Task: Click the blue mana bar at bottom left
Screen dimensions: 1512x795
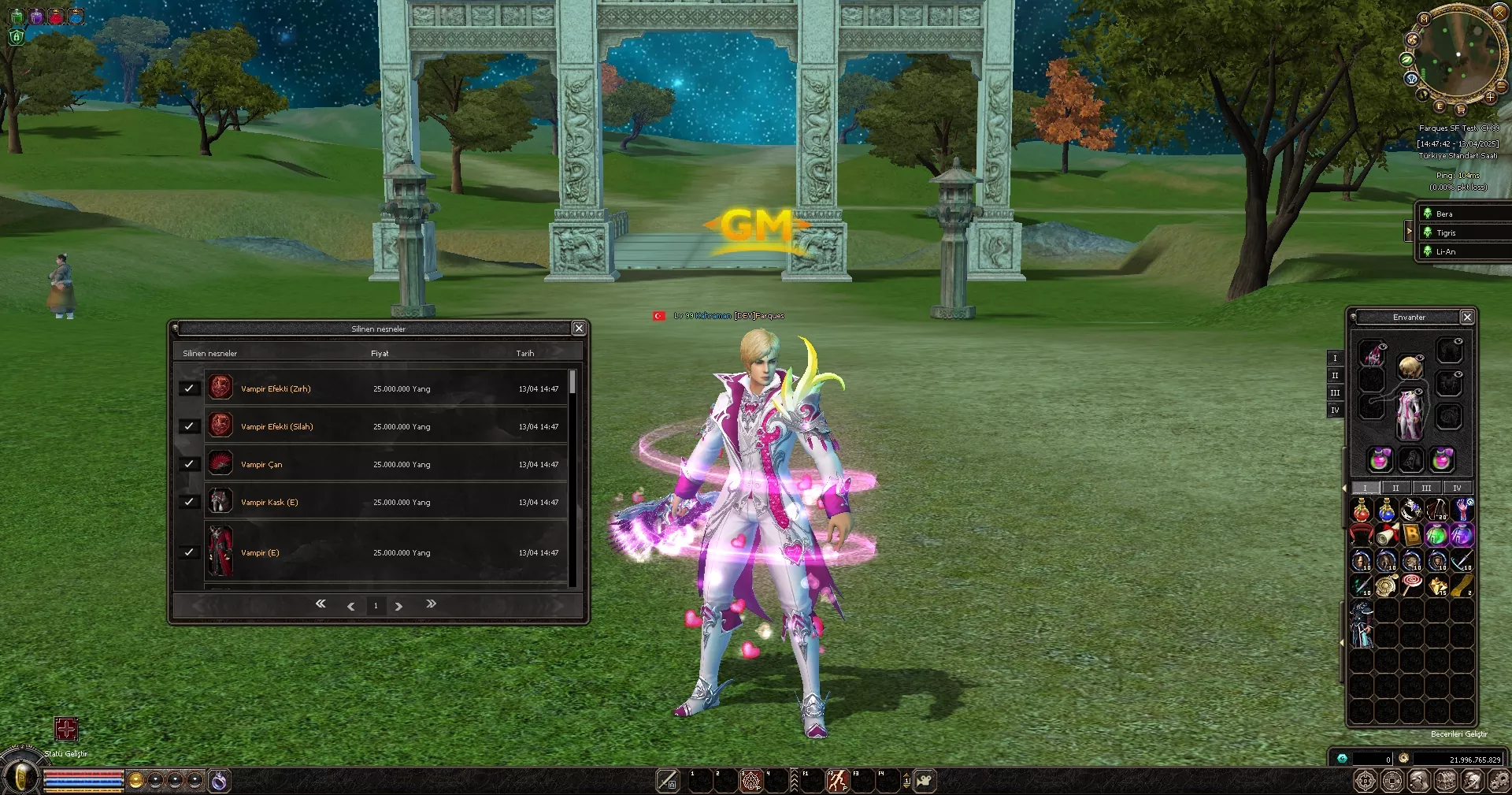Action: click(83, 782)
